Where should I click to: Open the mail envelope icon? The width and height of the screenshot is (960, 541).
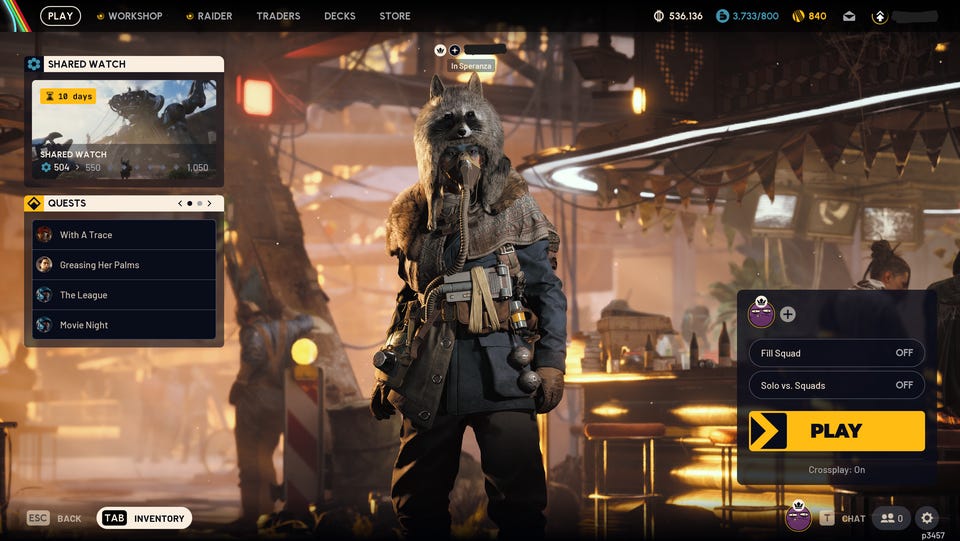click(849, 16)
